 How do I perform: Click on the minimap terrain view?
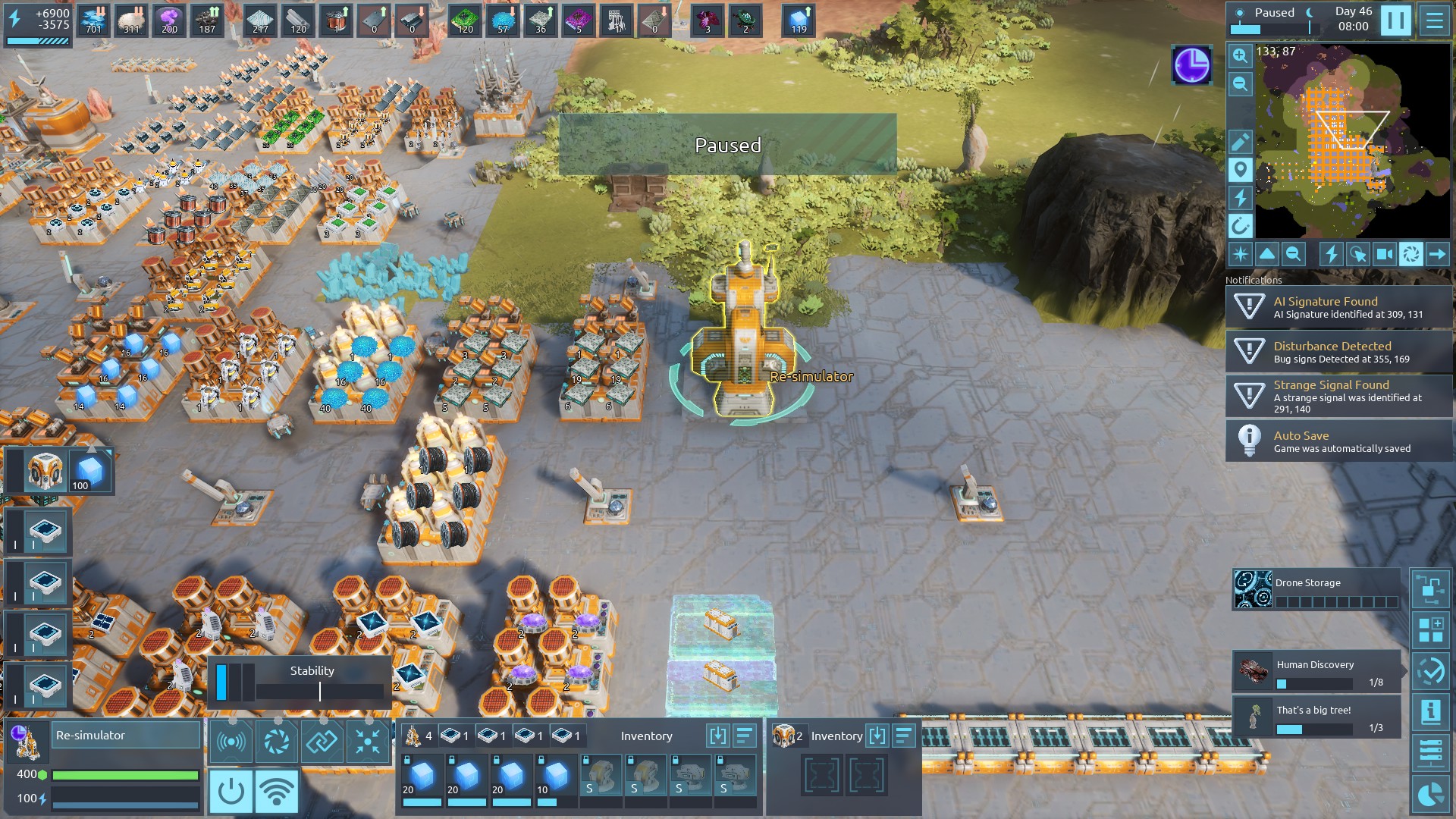point(1352,141)
